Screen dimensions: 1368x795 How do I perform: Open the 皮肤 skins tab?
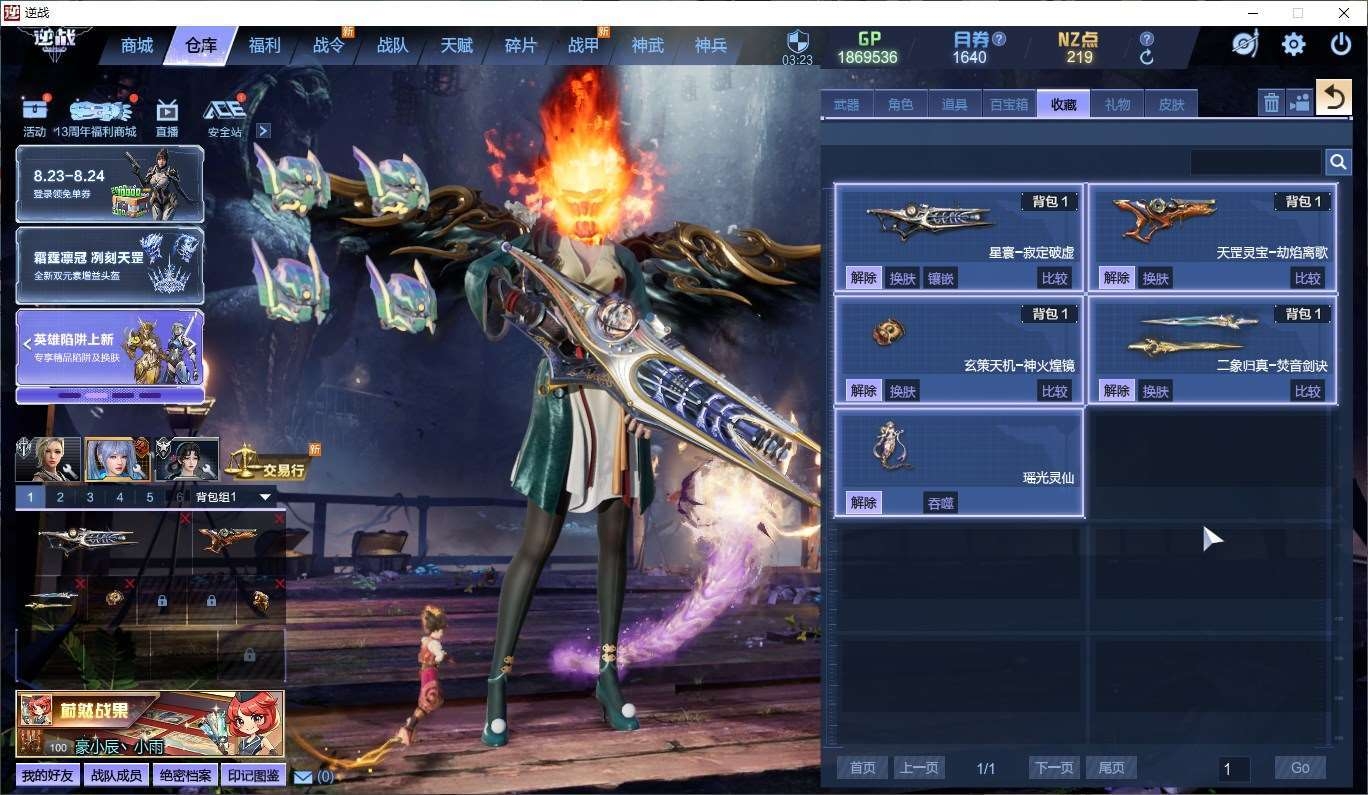point(1171,104)
